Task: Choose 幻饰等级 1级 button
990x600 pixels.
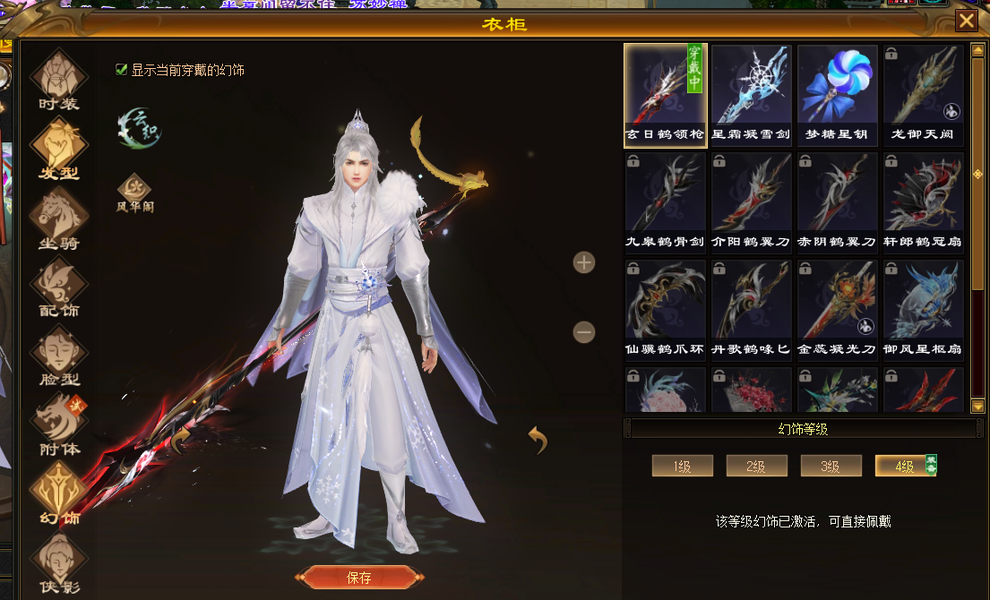Action: point(682,466)
